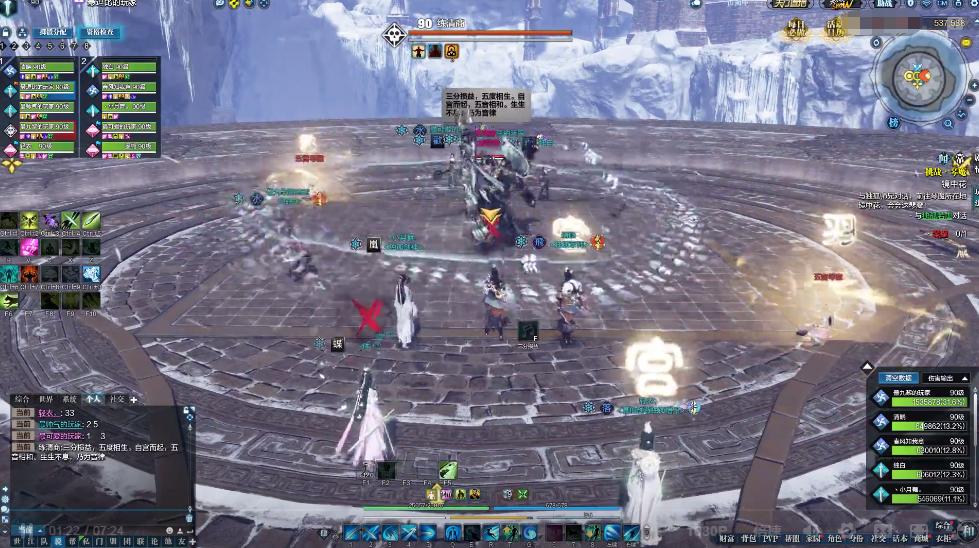Open the 每日必做 daily tasks icon
The height and width of the screenshot is (548, 979).
[797, 26]
